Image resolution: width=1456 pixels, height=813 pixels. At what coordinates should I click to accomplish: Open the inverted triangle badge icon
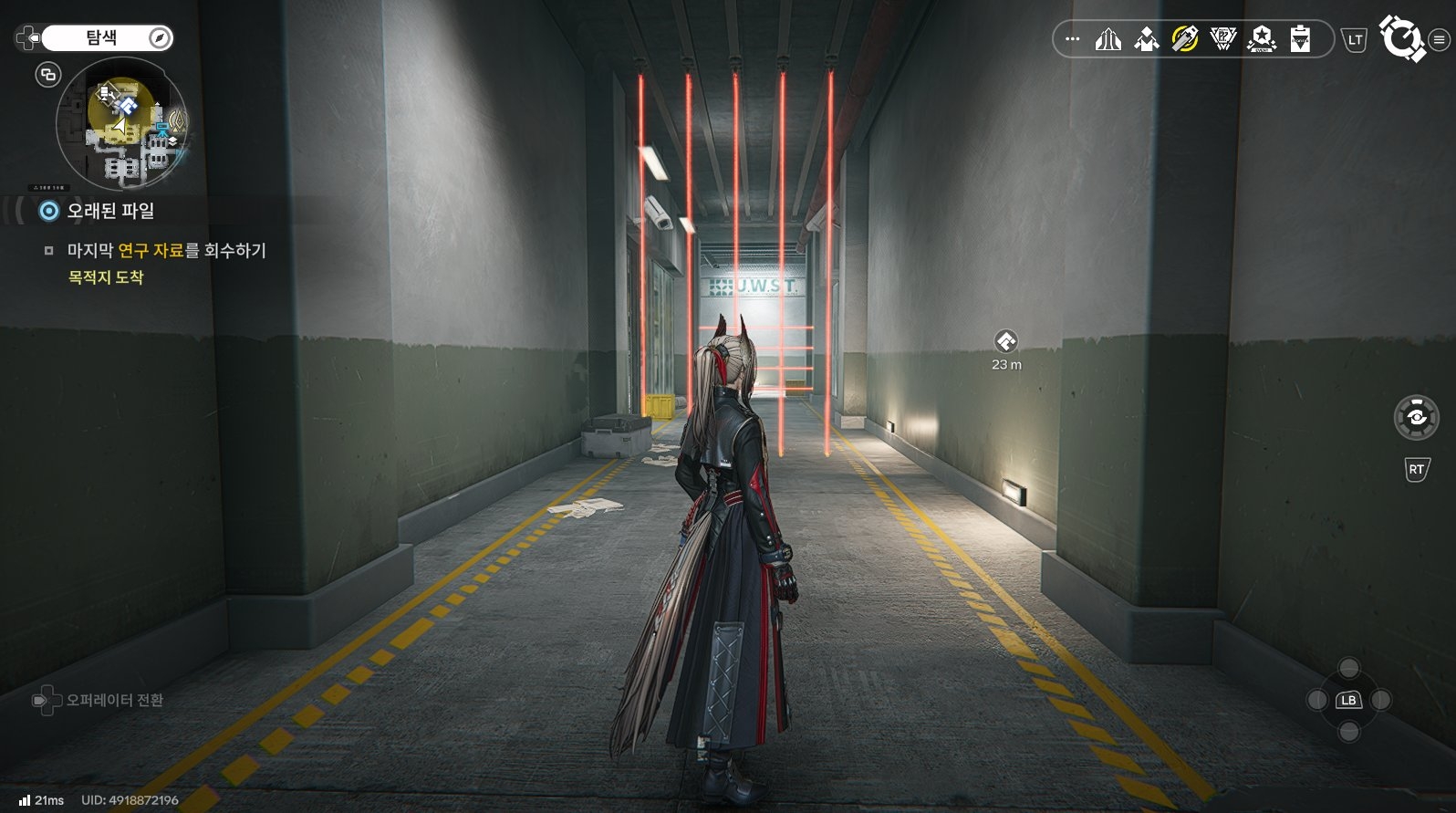coord(1222,39)
